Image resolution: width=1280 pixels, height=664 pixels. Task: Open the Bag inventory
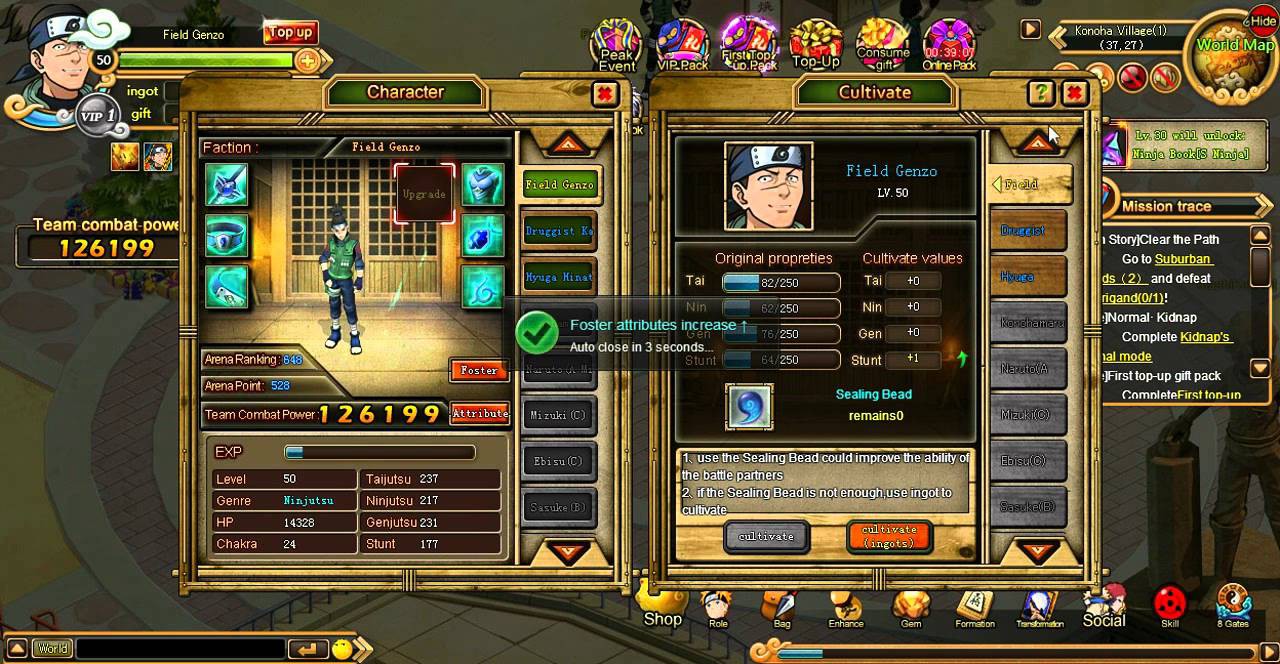(x=782, y=608)
